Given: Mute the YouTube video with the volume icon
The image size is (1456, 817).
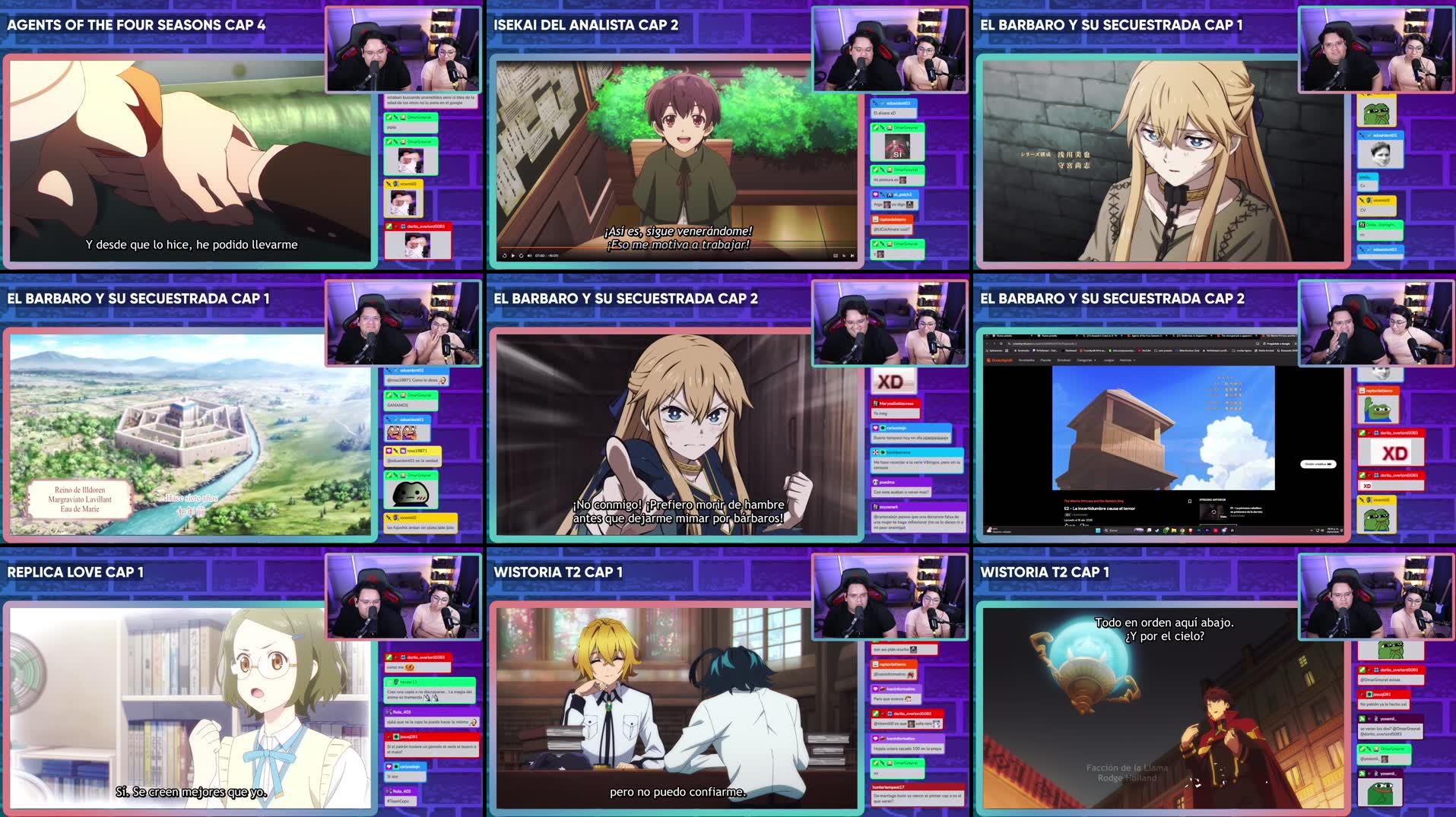Looking at the screenshot, I should click(x=529, y=255).
